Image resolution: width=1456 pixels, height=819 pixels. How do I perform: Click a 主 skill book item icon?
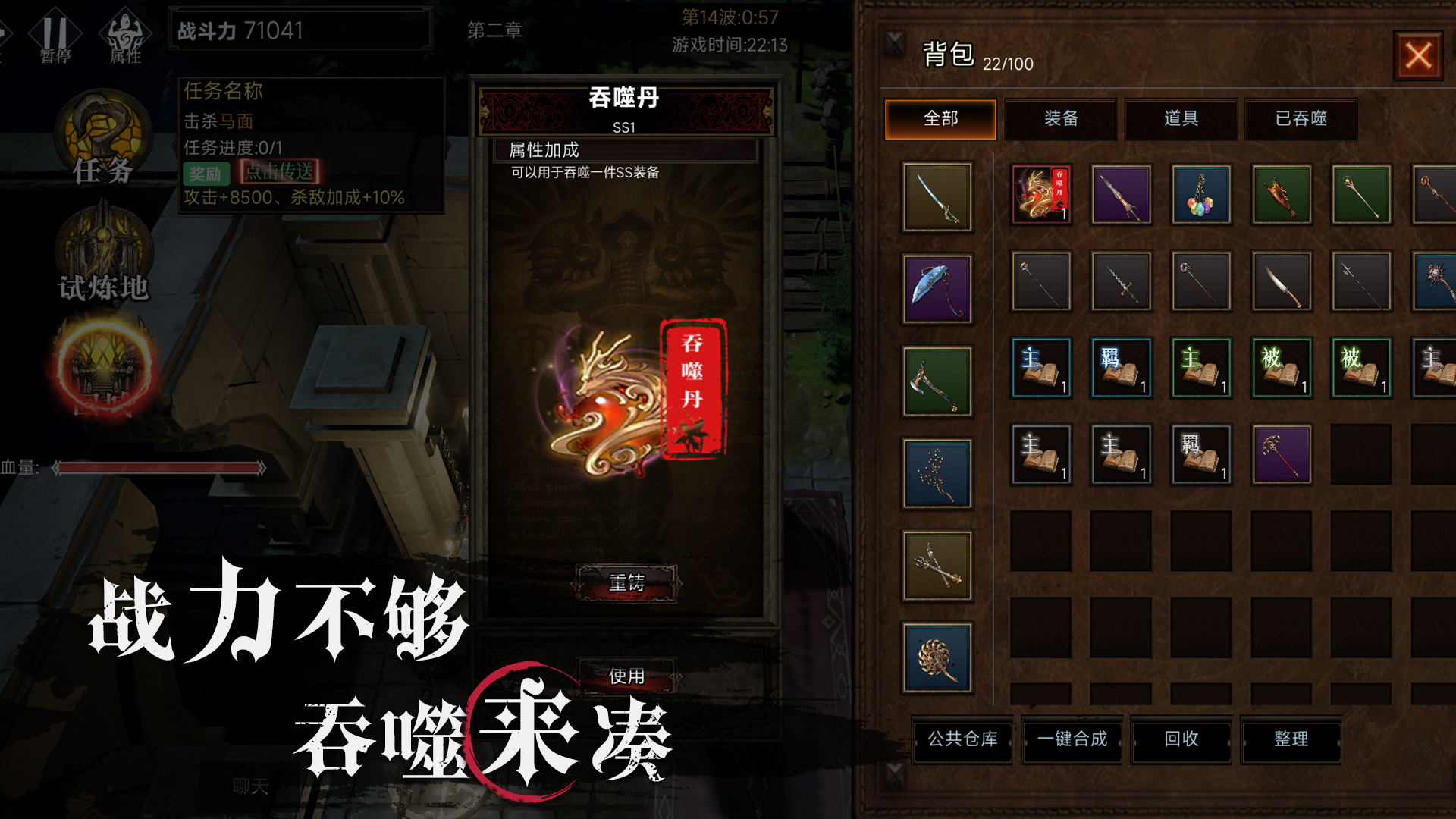(1041, 366)
